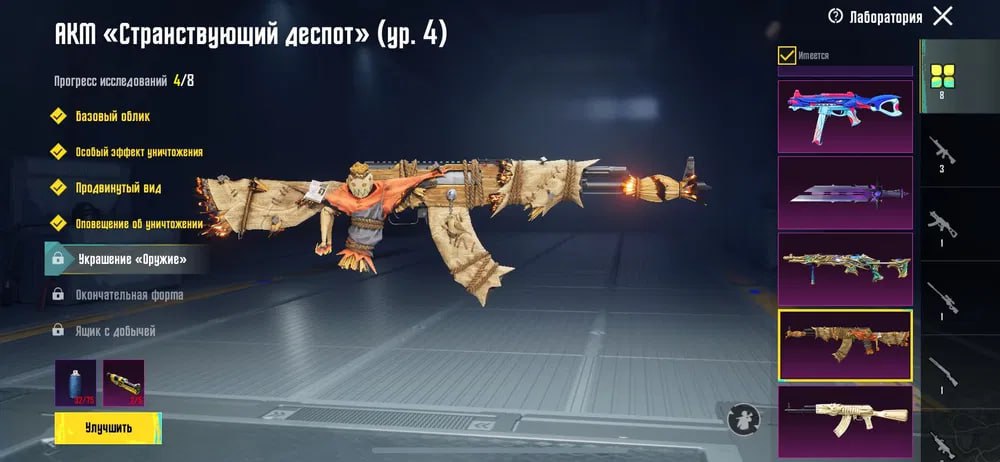The height and width of the screenshot is (462, 1000).
Task: Choose locked 'Окончательная форма' stage
Action: tap(129, 295)
